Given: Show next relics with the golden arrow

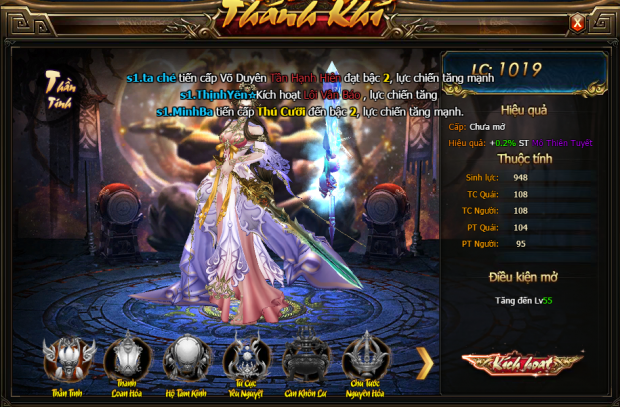Looking at the screenshot, I should (424, 362).
